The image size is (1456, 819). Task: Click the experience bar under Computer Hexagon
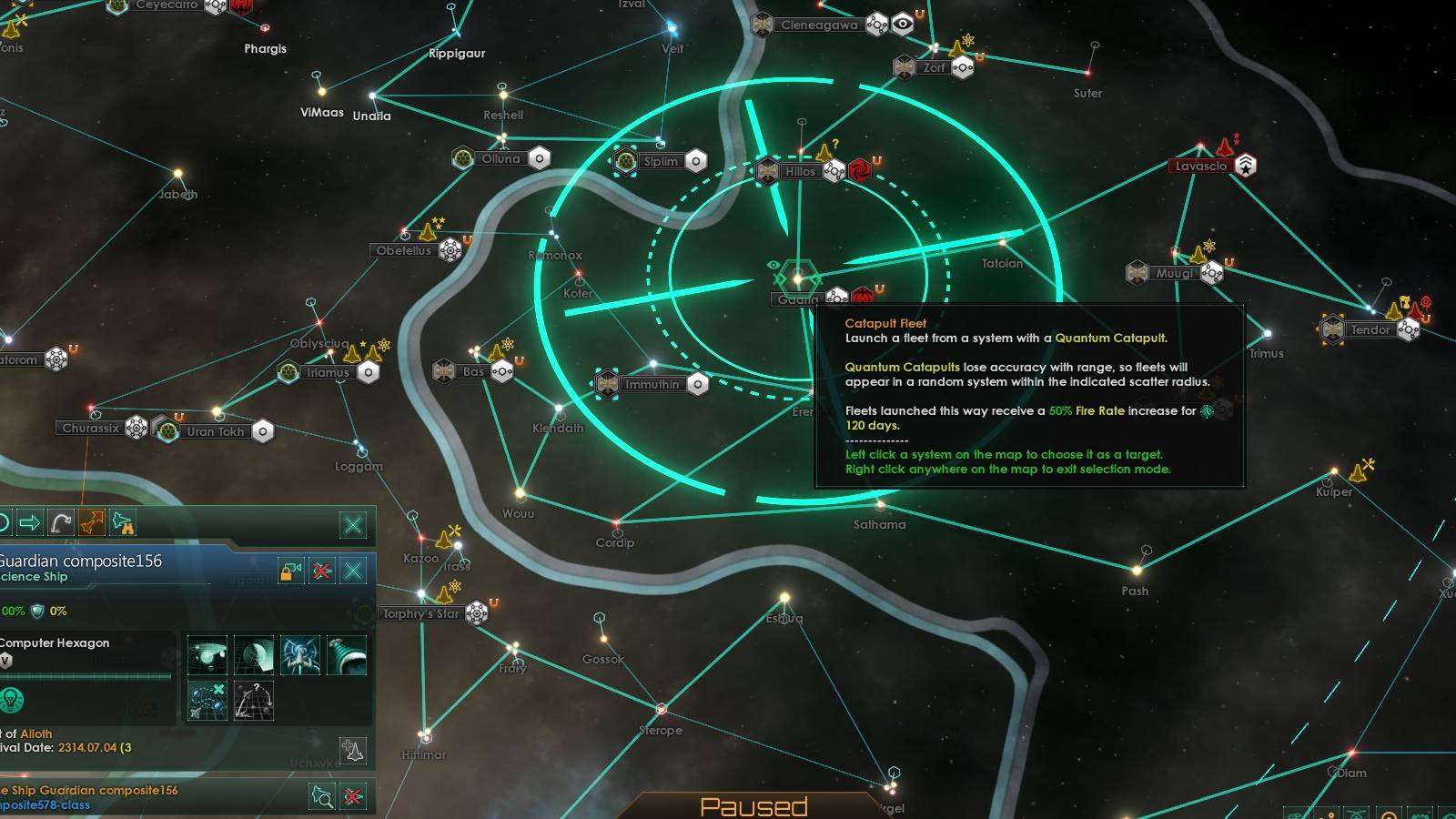(86, 677)
